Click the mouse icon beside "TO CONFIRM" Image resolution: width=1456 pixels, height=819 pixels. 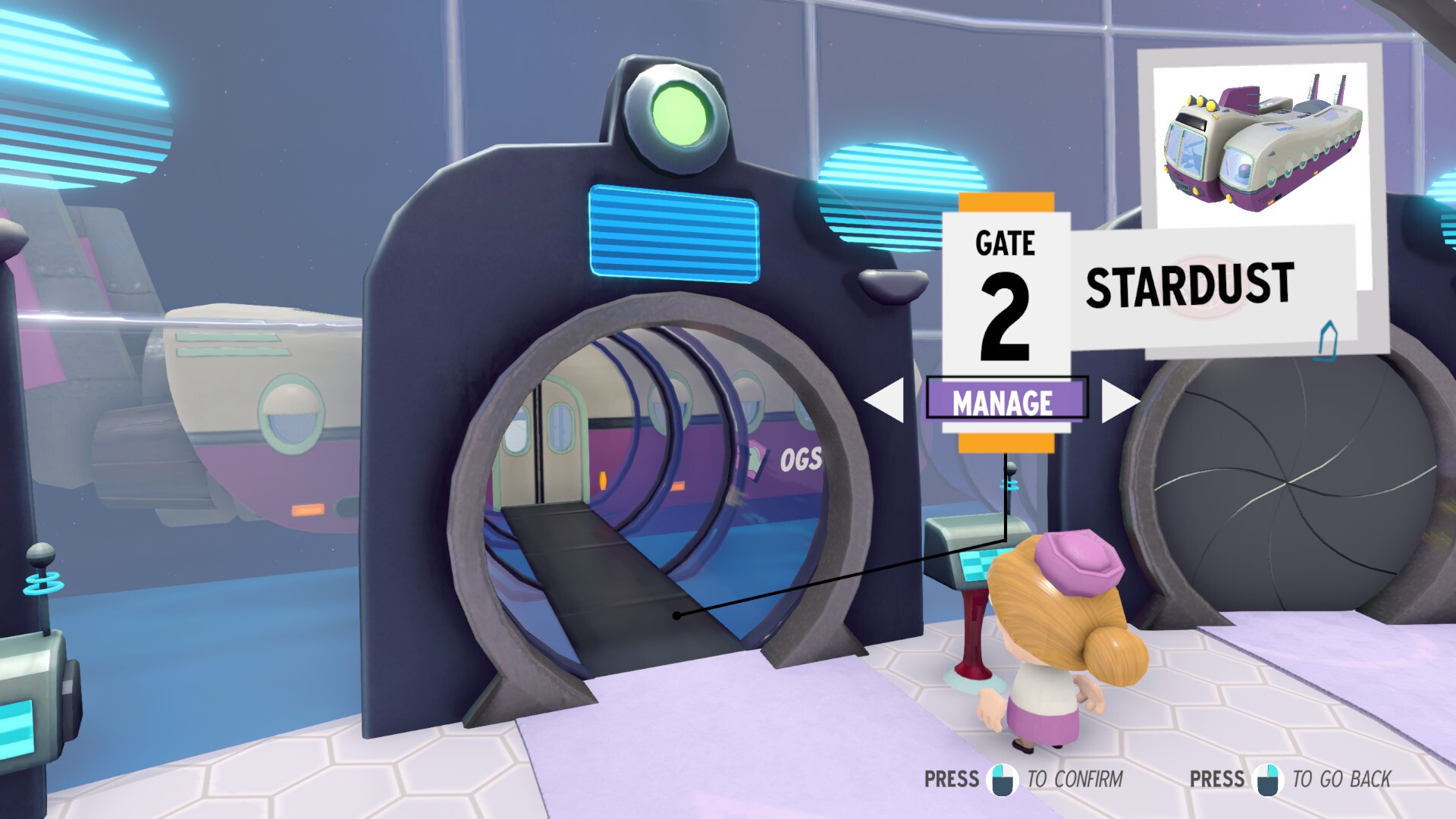[1003, 778]
